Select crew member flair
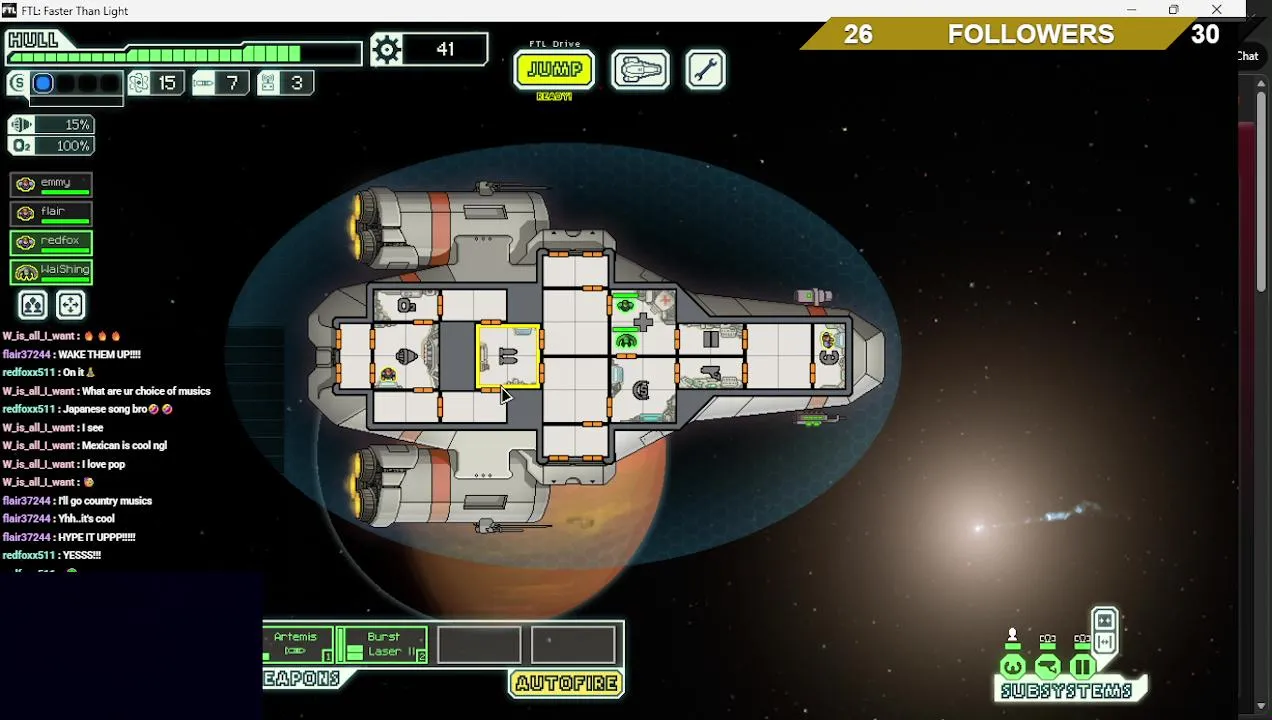The width and height of the screenshot is (1272, 720). tap(51, 213)
